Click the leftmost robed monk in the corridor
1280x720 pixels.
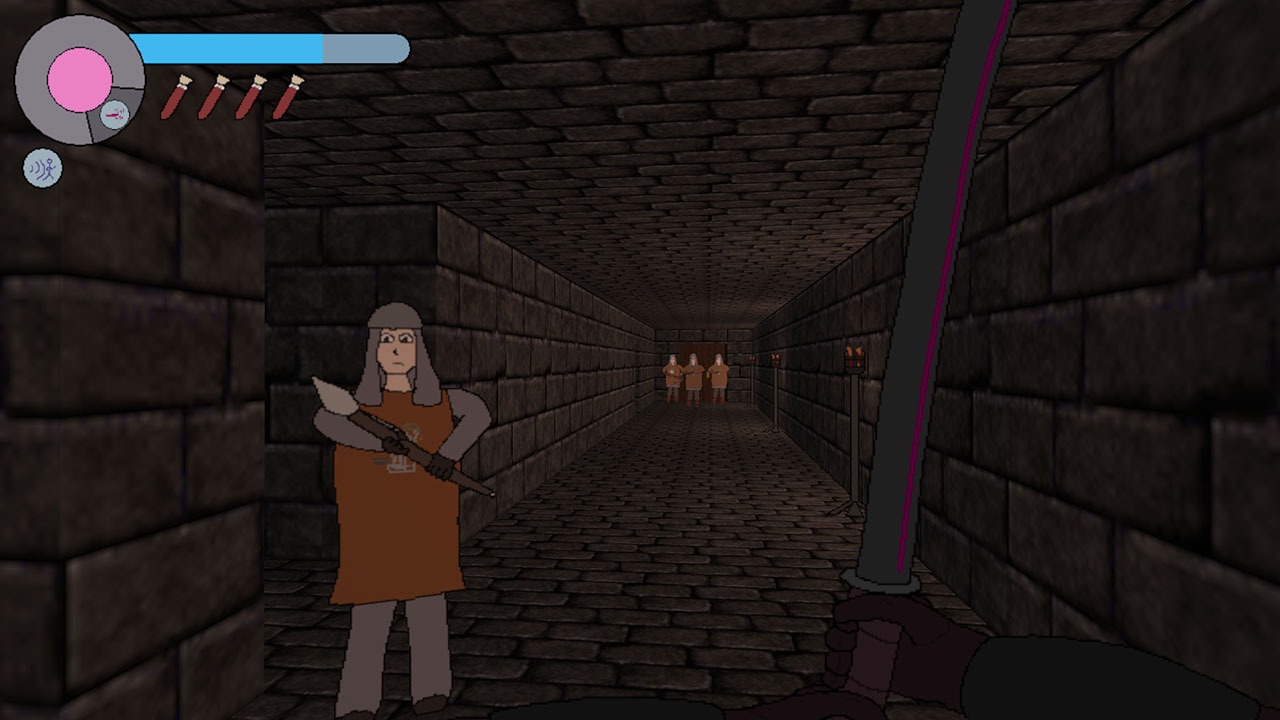point(672,375)
